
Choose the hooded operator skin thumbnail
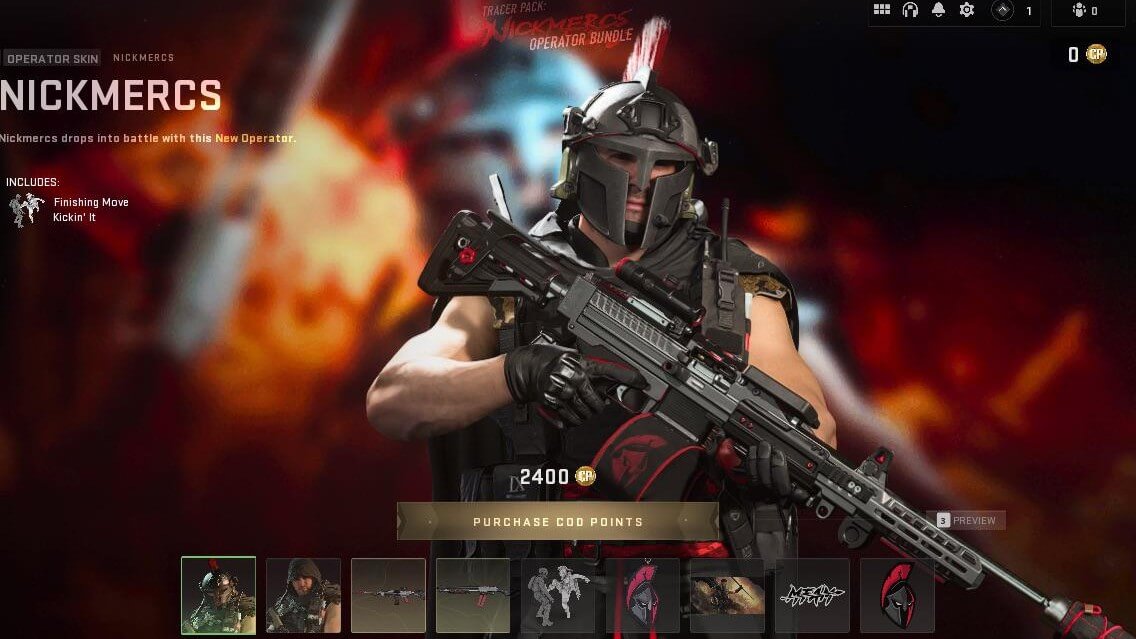pyautogui.click(x=303, y=595)
